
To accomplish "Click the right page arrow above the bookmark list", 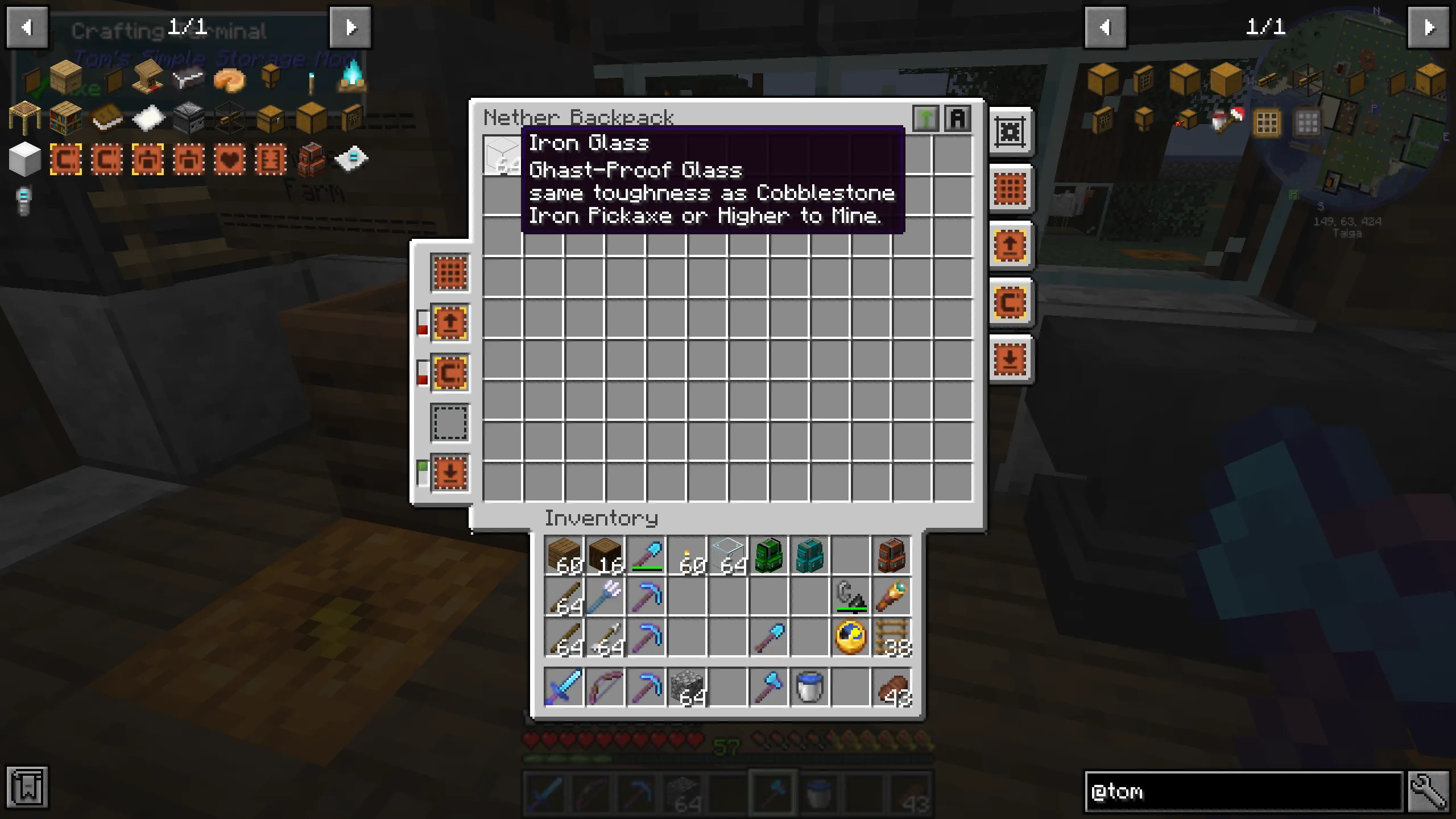I will point(1429,27).
